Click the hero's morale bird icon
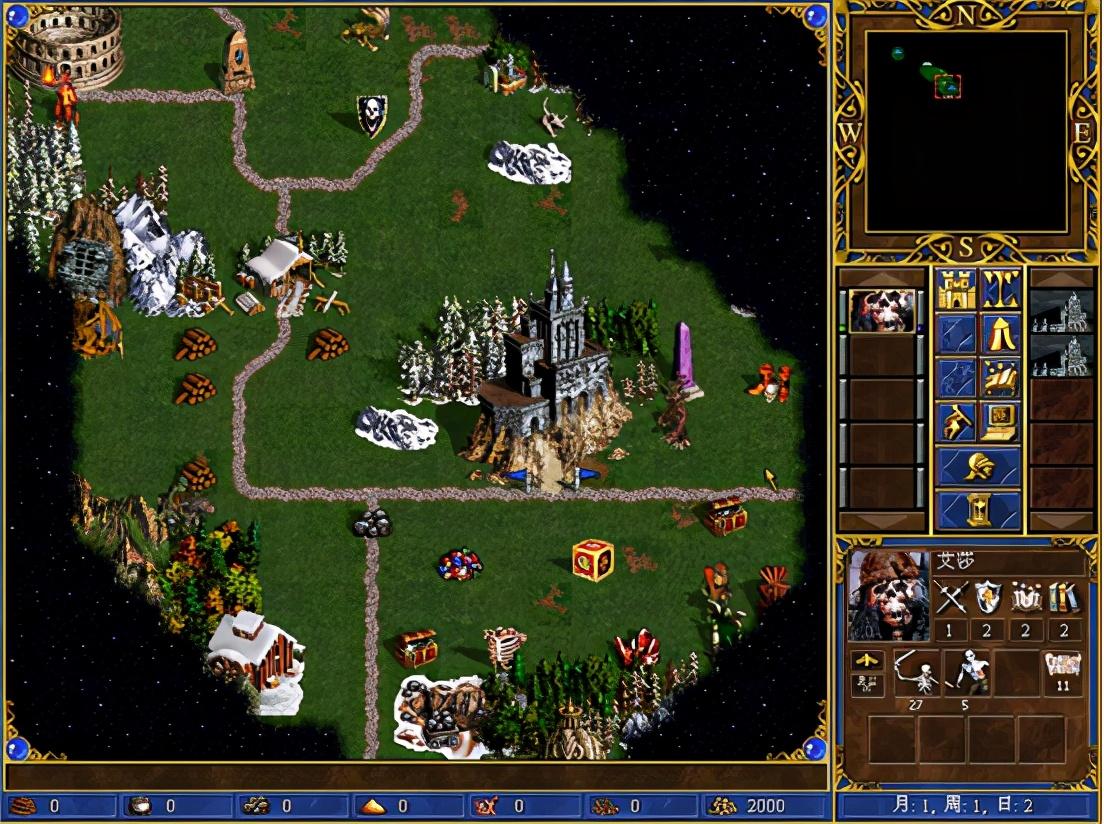The width and height of the screenshot is (1104, 824). 866,660
